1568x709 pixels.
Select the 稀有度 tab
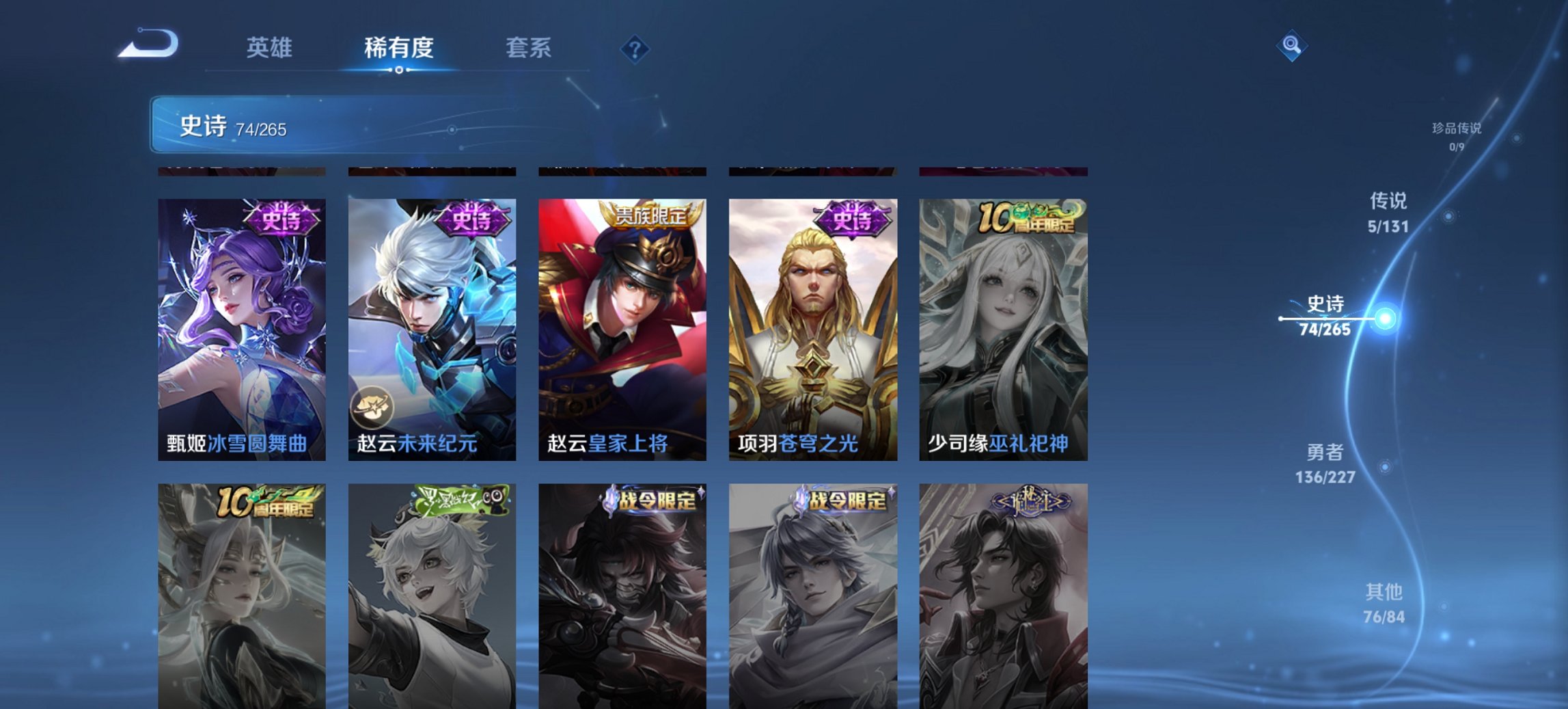pyautogui.click(x=399, y=48)
